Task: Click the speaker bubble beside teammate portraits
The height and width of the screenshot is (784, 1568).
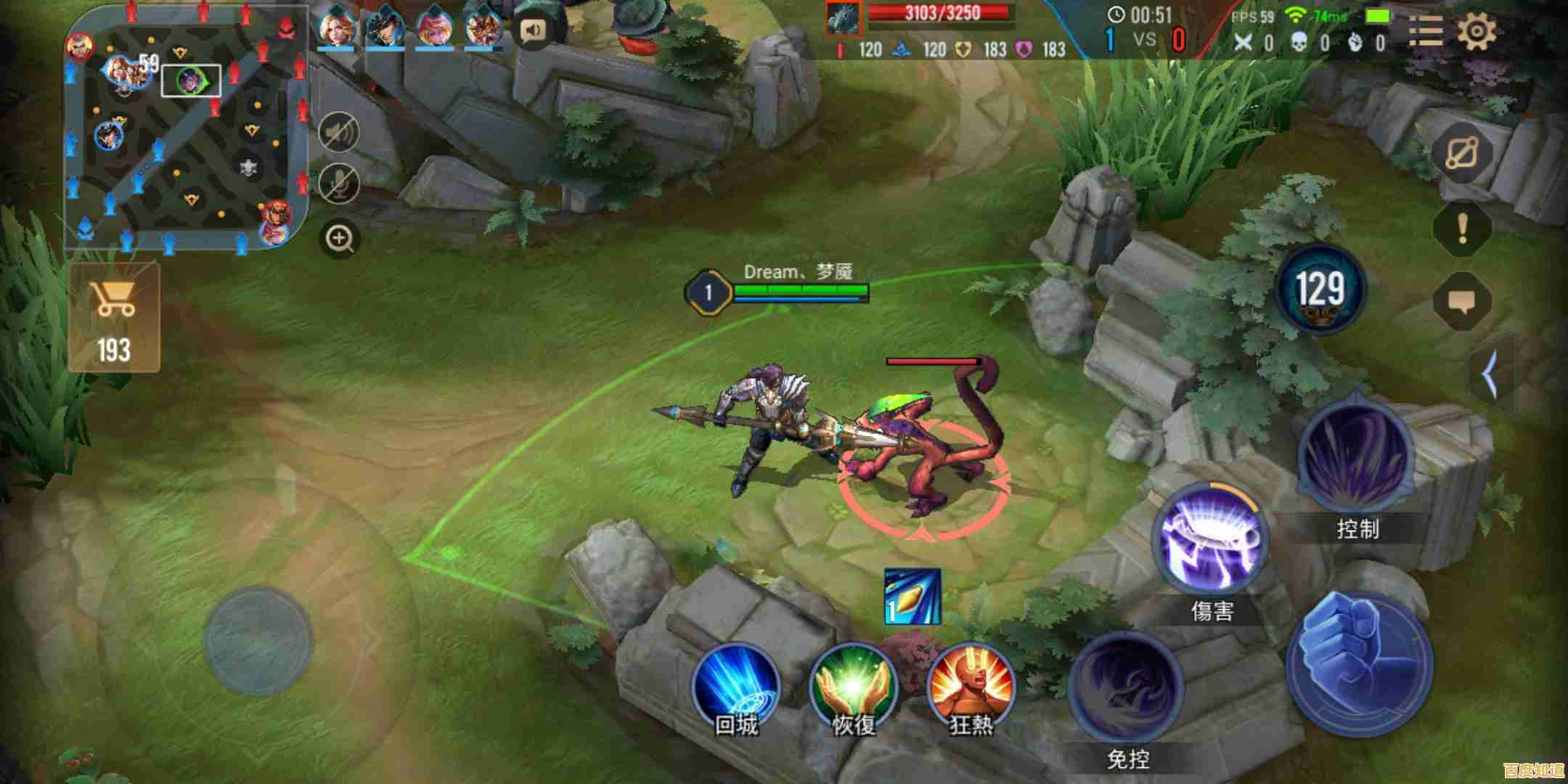Action: [x=534, y=30]
